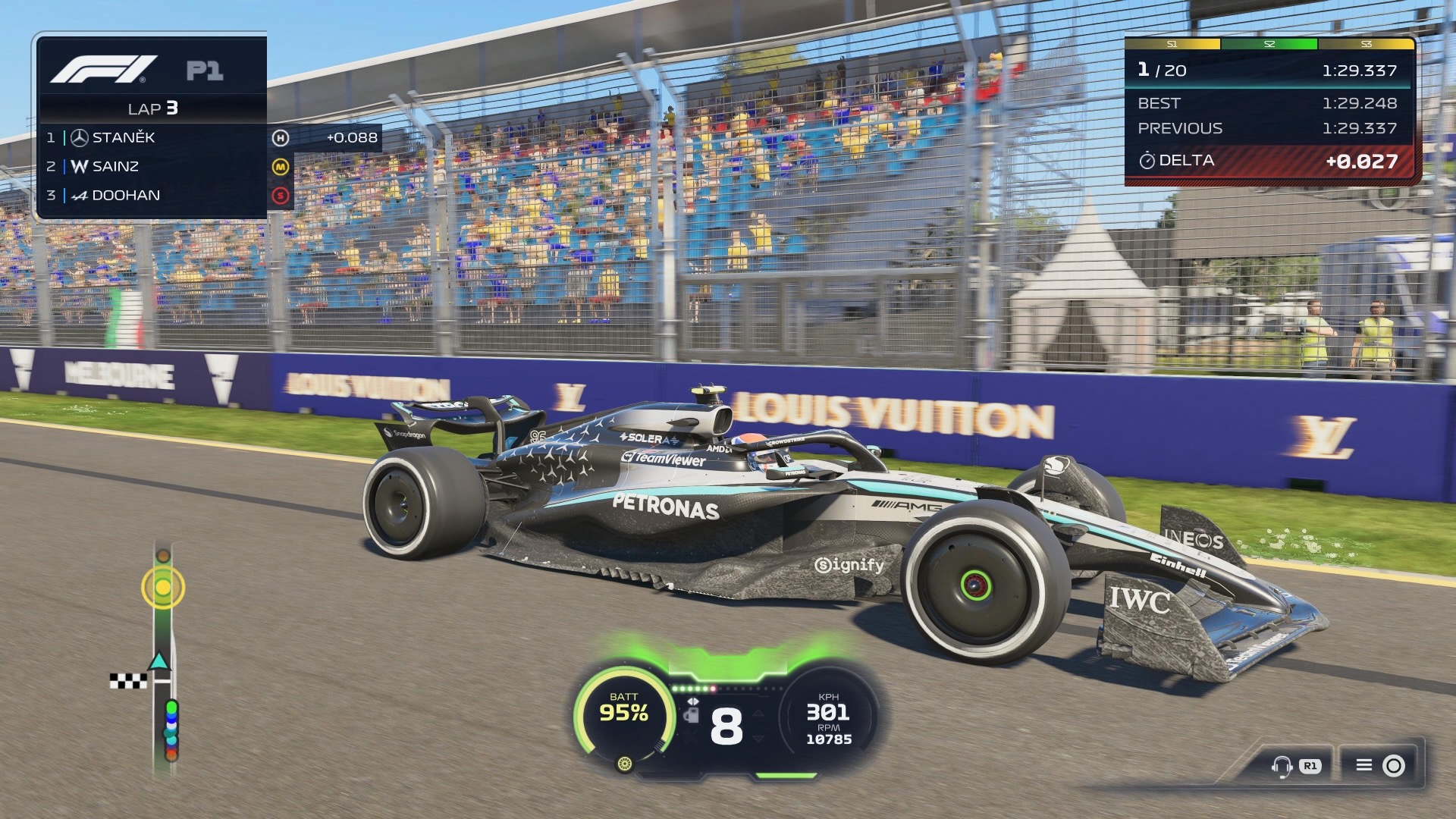Choose Doohan's entry in the leaderboard

(152, 196)
